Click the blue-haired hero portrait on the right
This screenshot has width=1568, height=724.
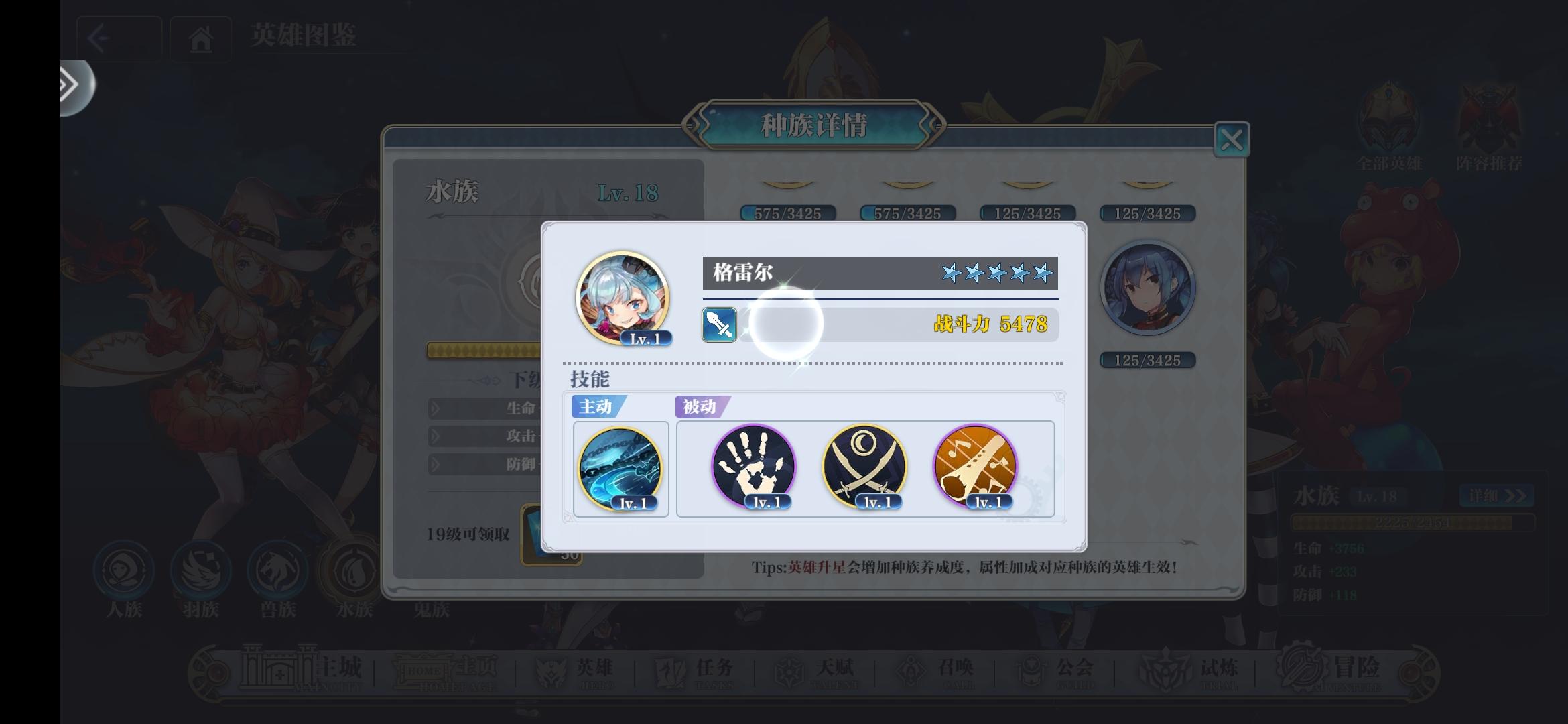(x=1147, y=287)
